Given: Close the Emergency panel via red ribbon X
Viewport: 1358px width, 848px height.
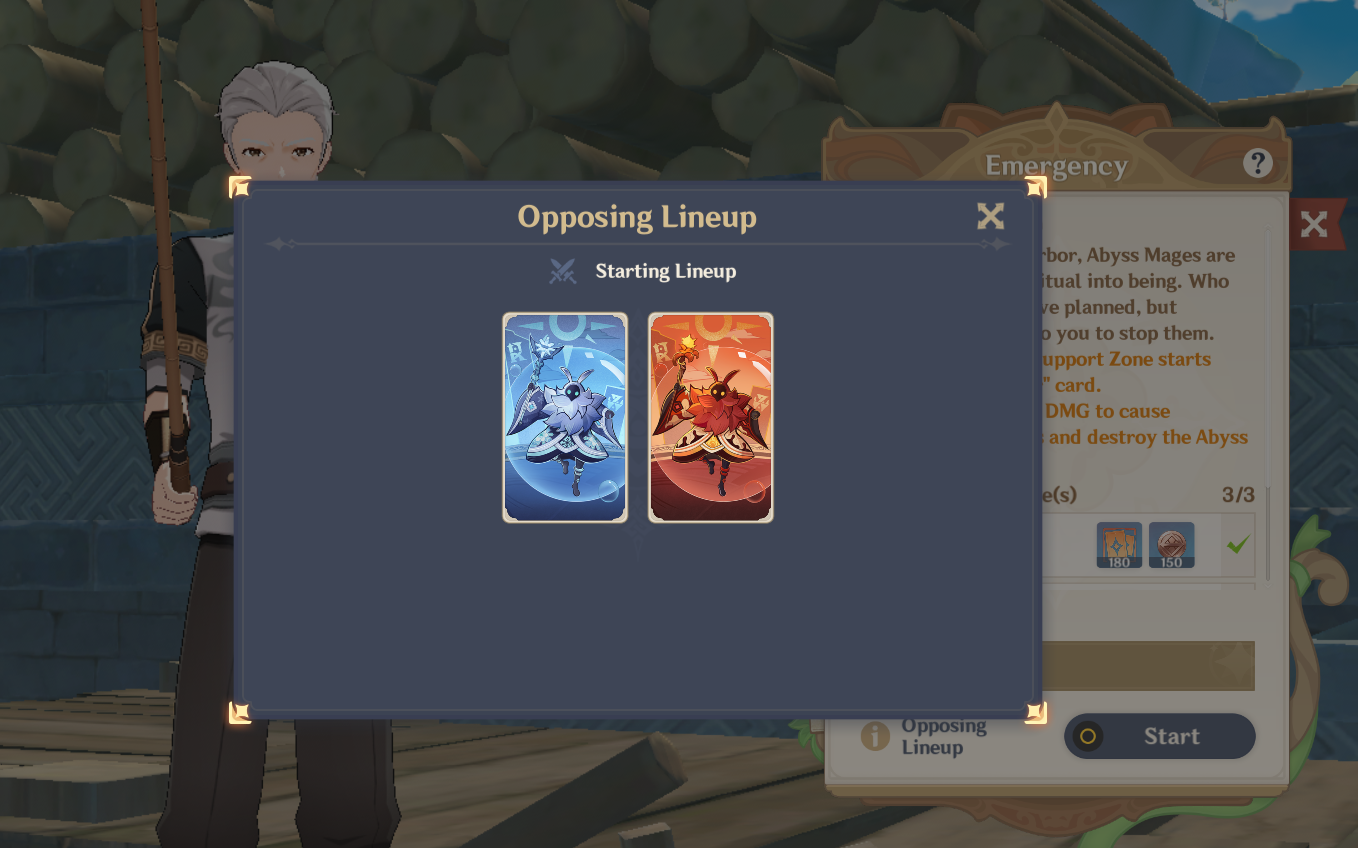Looking at the screenshot, I should pos(1315,224).
